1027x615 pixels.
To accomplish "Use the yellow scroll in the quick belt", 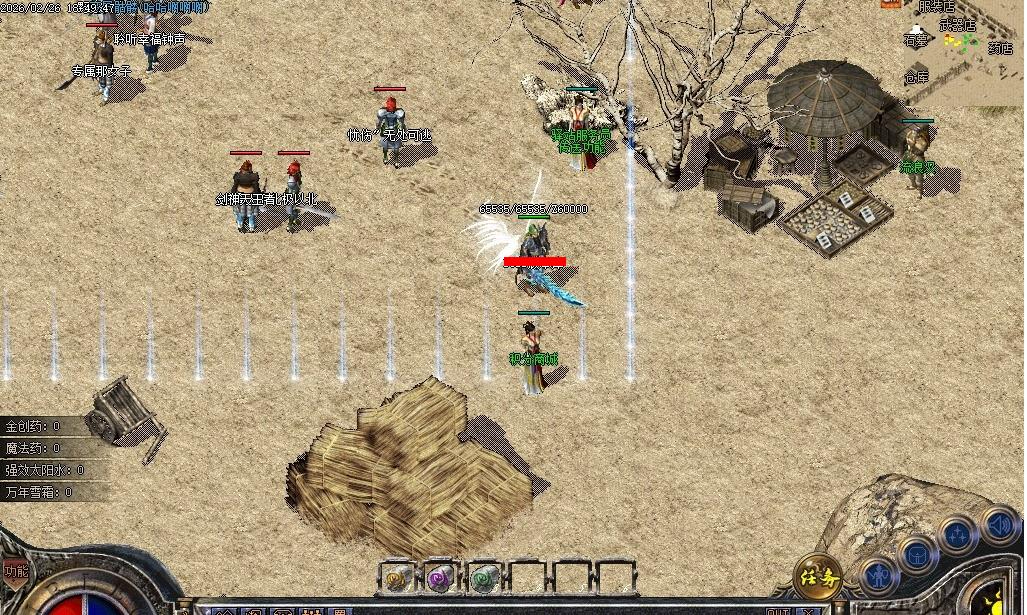I will click(399, 577).
